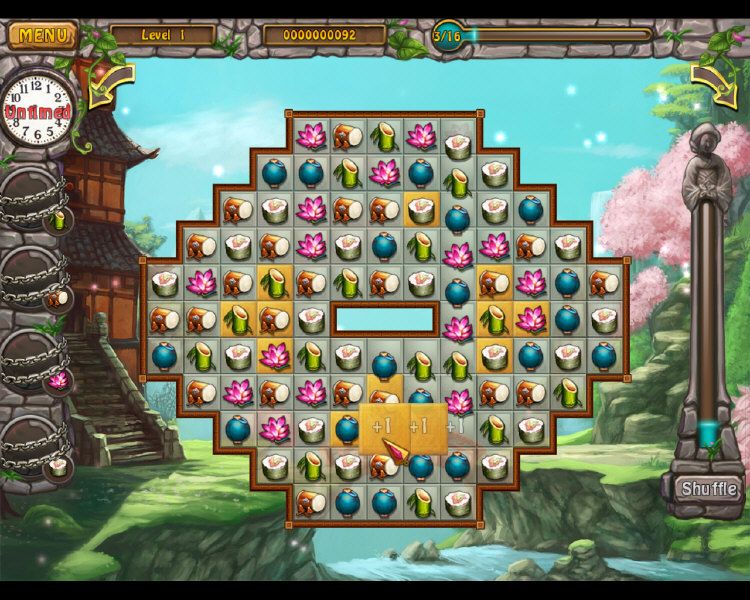The width and height of the screenshot is (750, 600).
Task: Select the bamboo tile in the board's bottom row
Action: [421, 502]
